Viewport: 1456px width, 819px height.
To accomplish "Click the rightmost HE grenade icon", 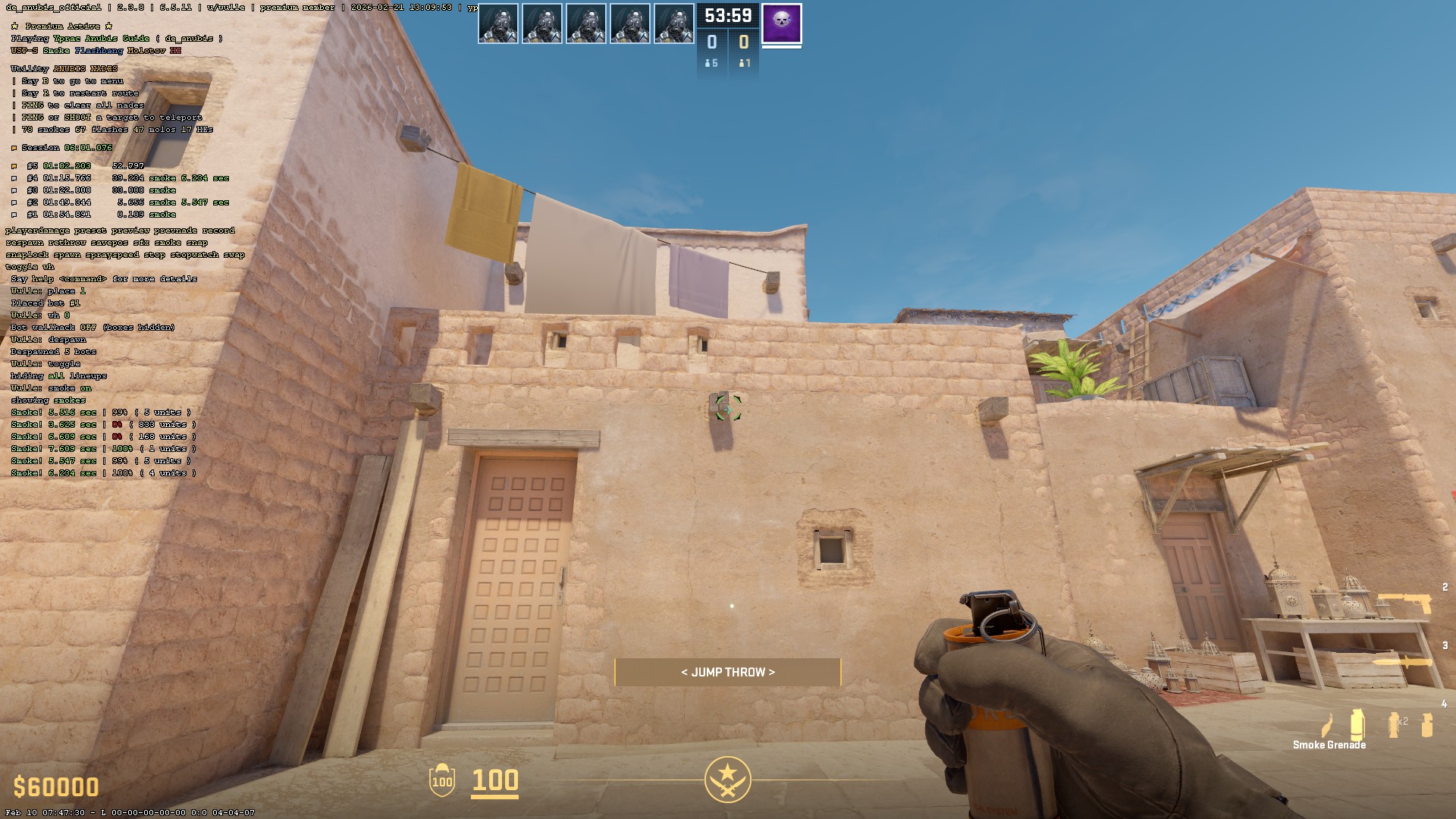I will [1426, 724].
